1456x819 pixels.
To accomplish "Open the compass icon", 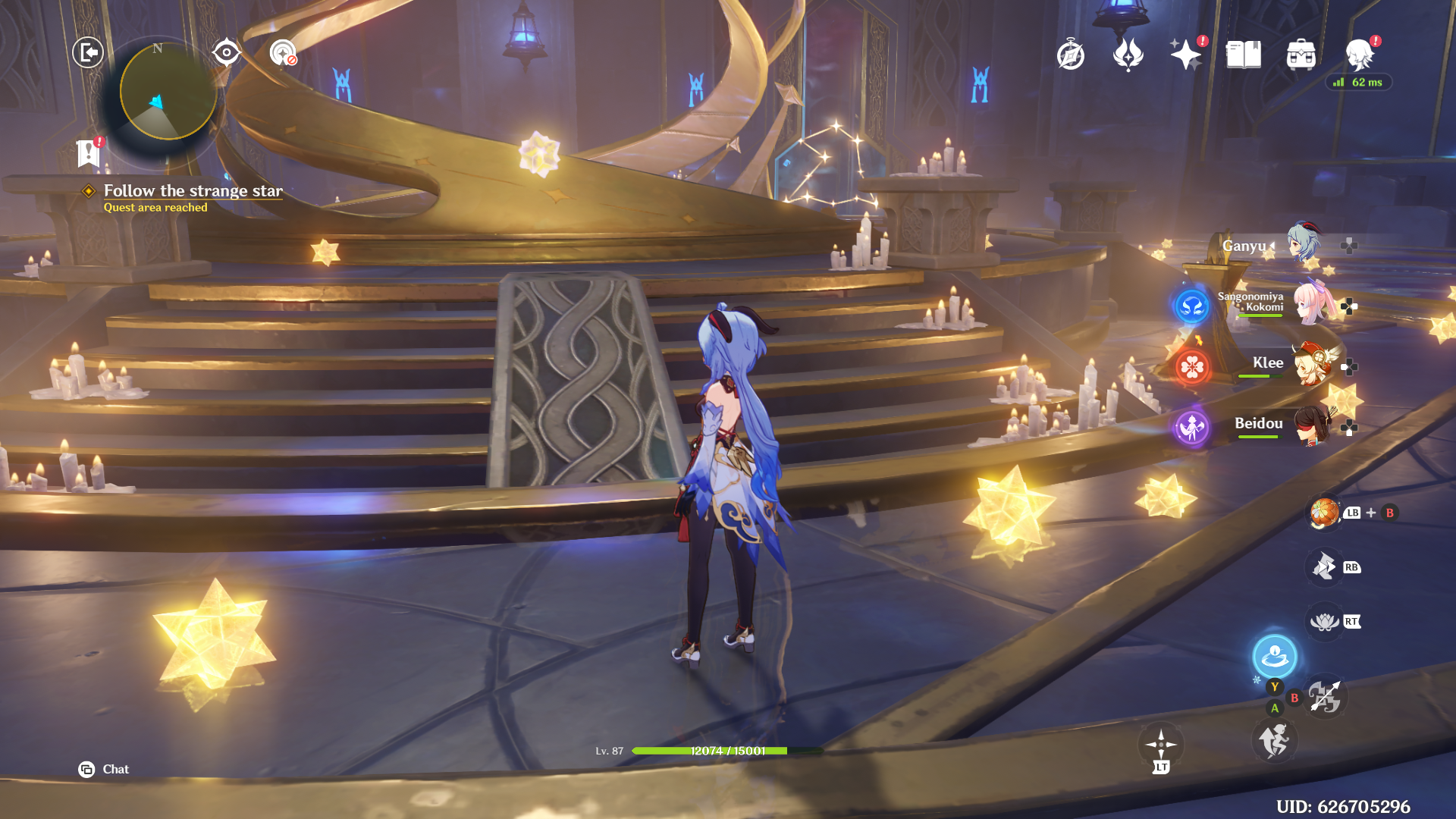I will 1070,55.
